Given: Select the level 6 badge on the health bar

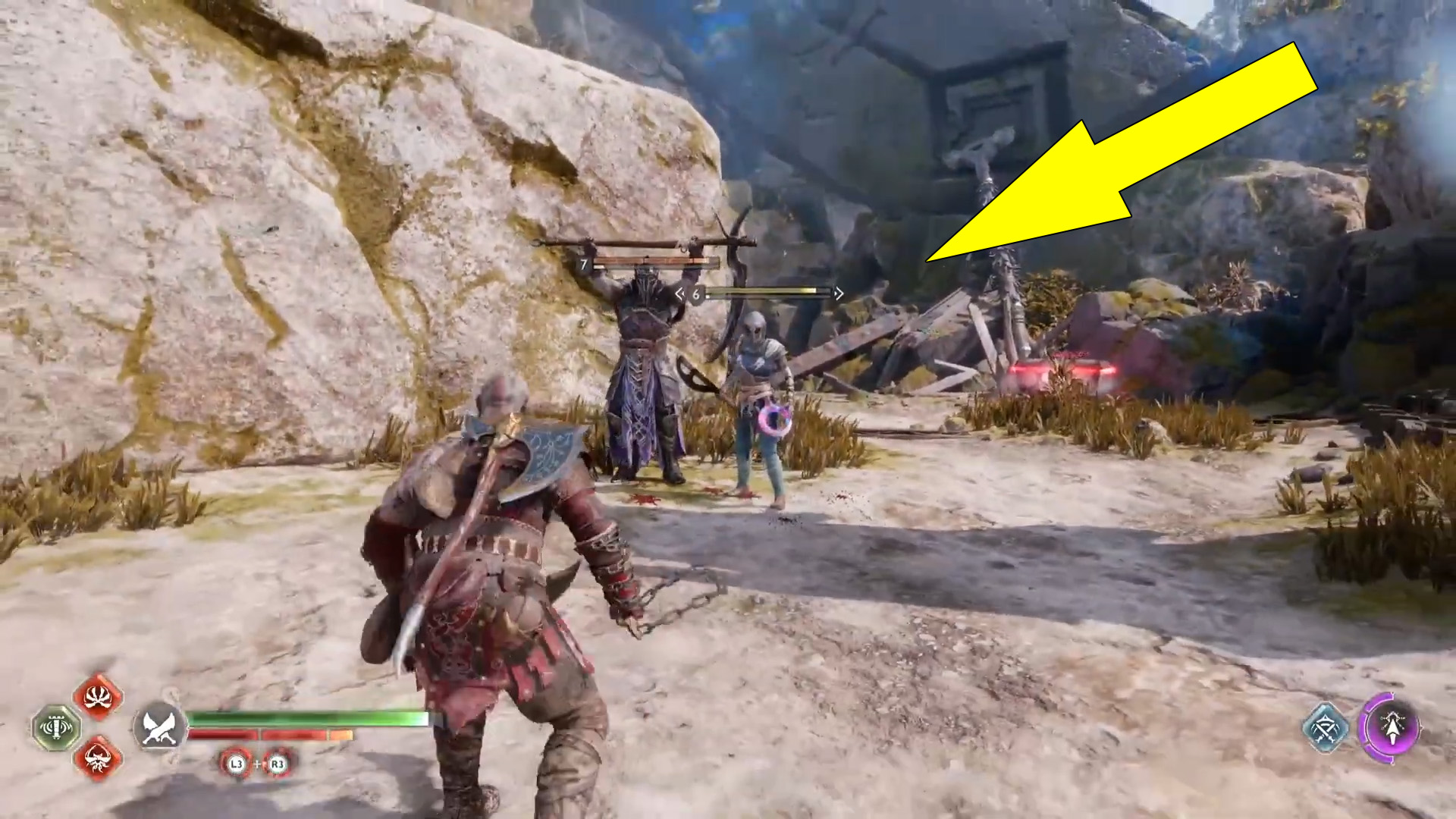Looking at the screenshot, I should pos(695,293).
